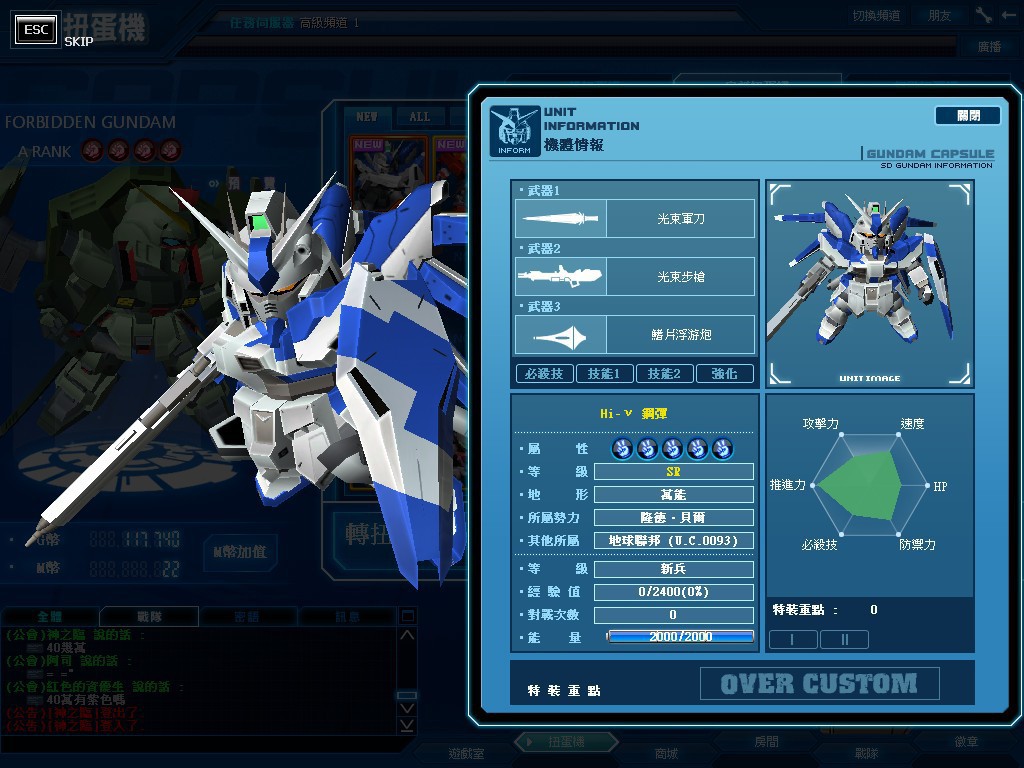1024x768 pixels.
Task: Close the unit information panel with 關閉
Action: pos(967,116)
